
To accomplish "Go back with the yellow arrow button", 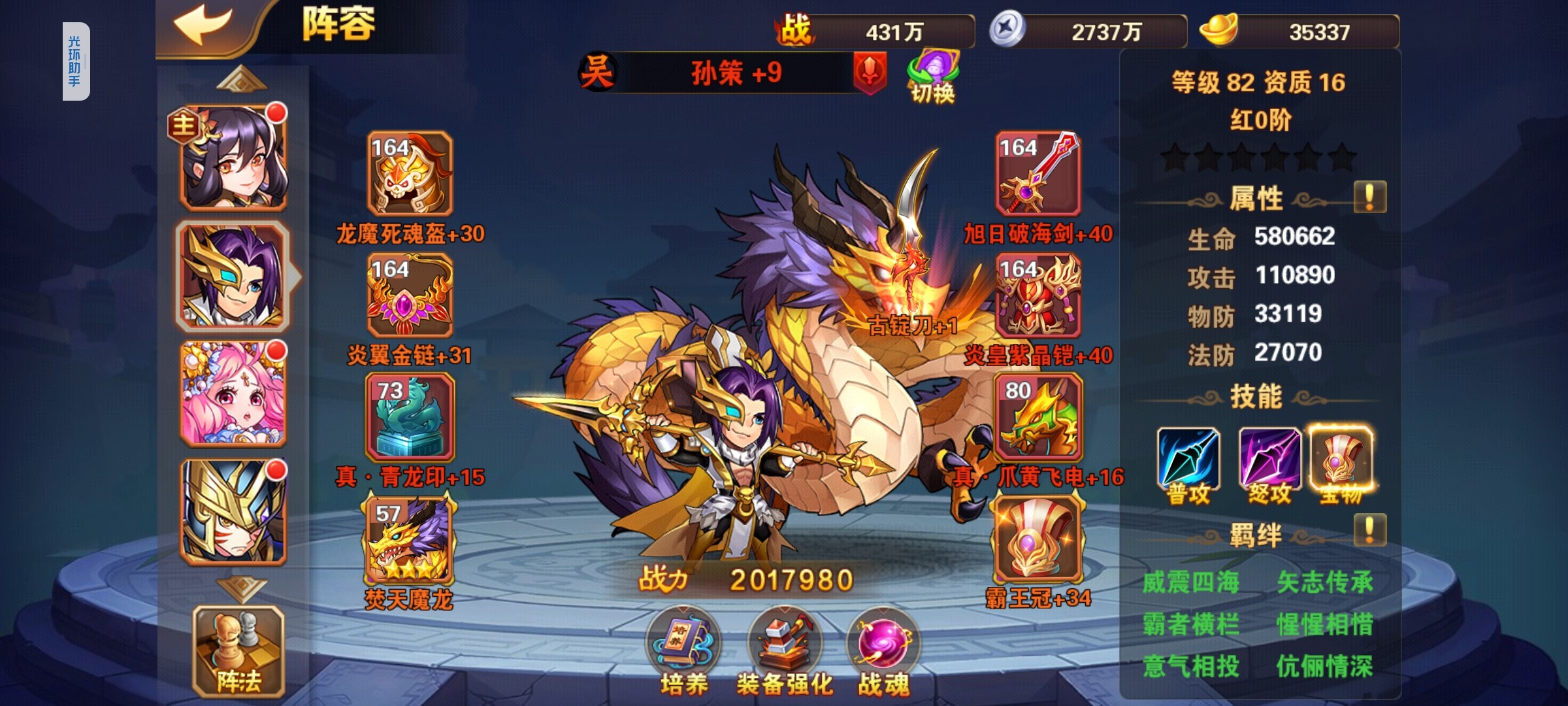I will [x=204, y=26].
